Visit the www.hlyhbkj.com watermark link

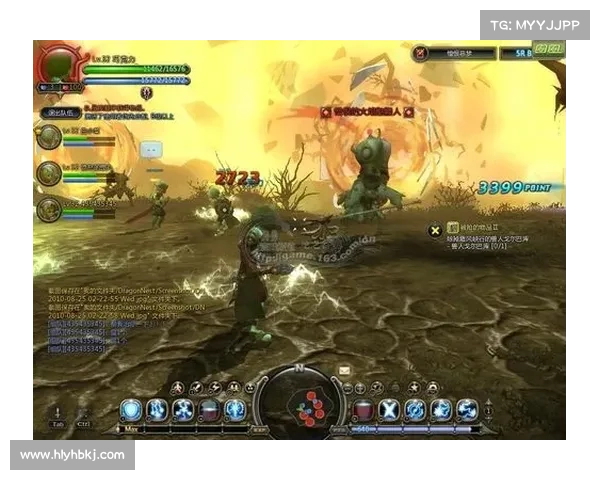72,455
